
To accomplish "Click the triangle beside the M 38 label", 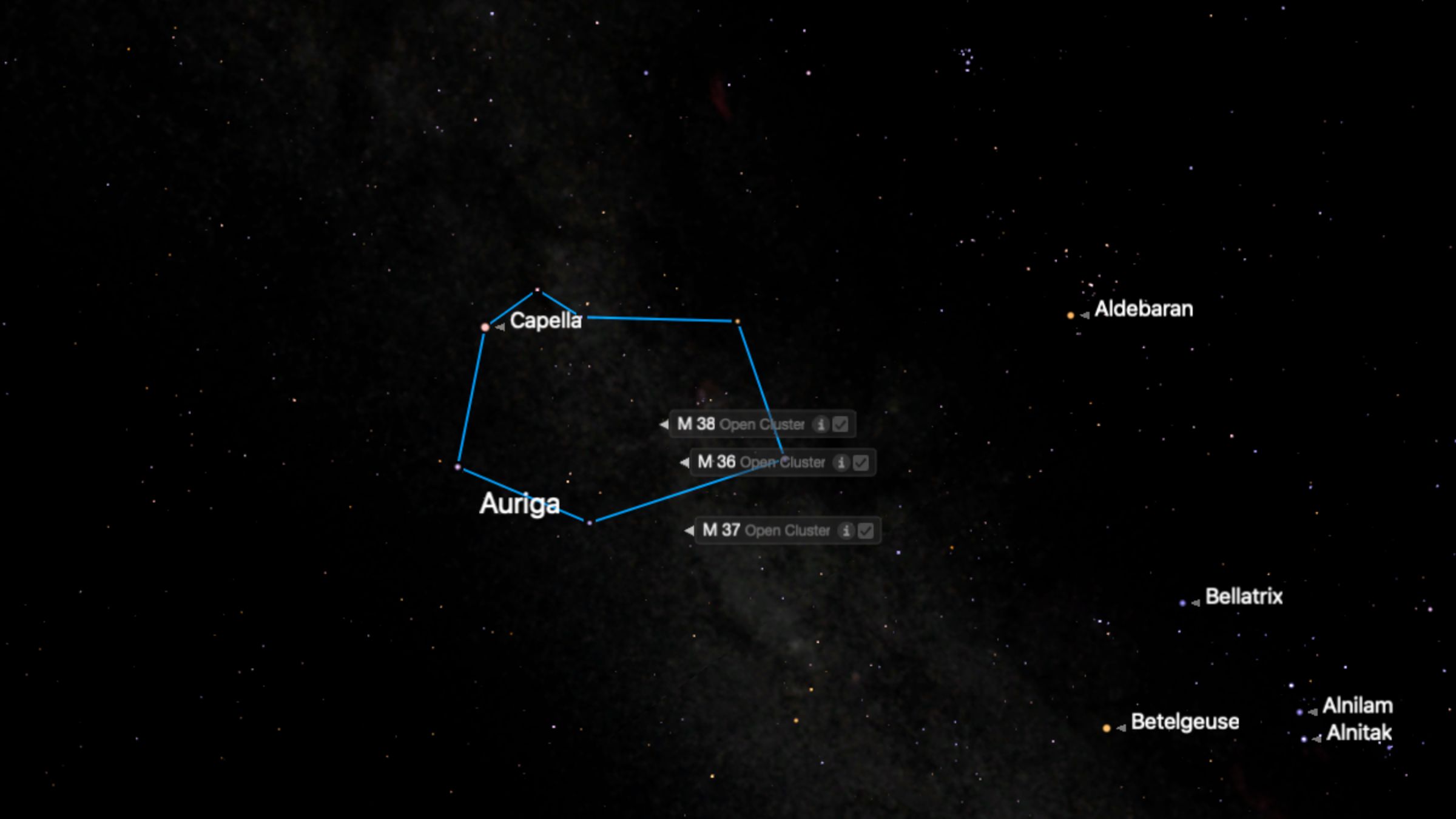I will coord(665,425).
